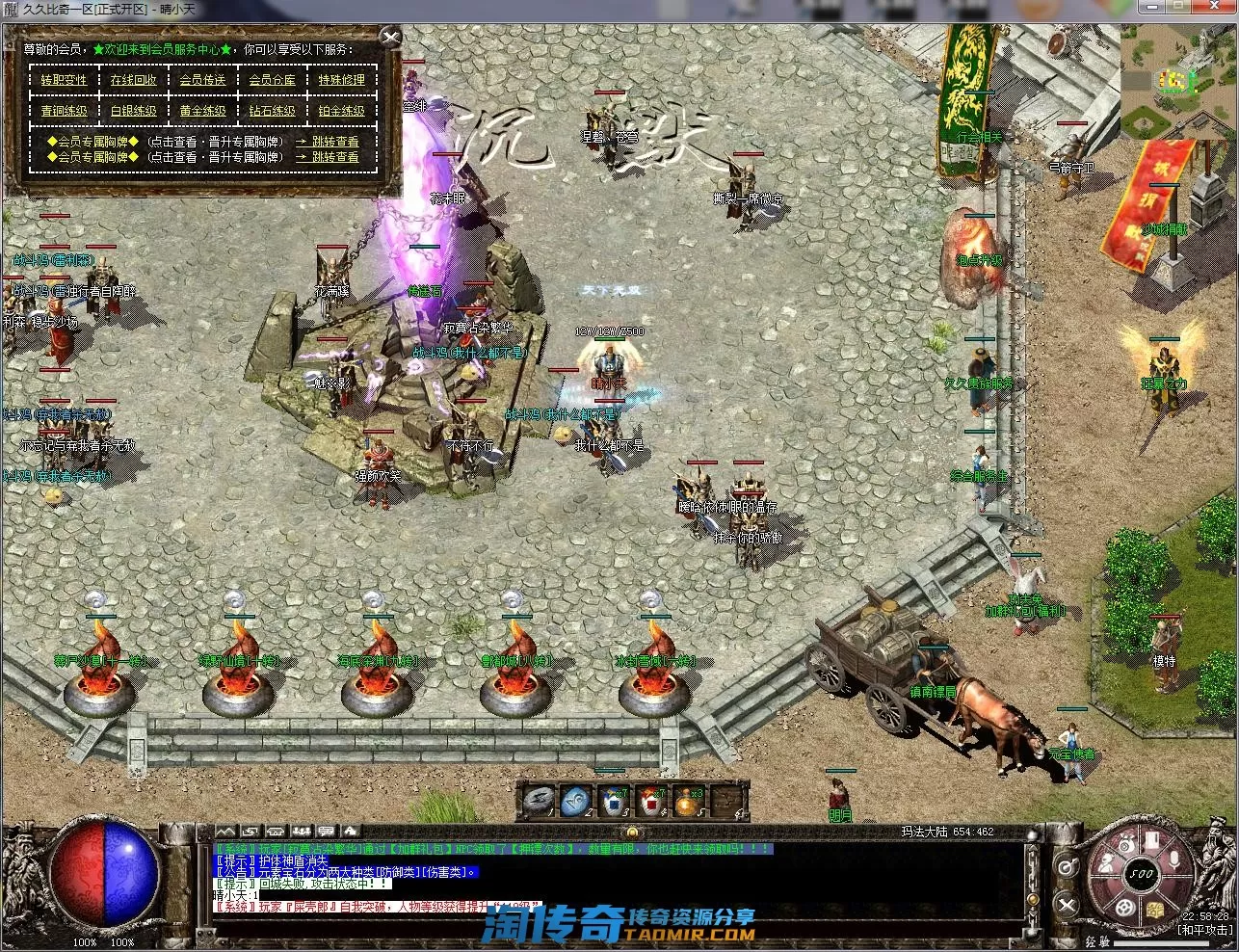Choose 钻石练级 diamond leveling
The image size is (1239, 952).
pyautogui.click(x=272, y=111)
